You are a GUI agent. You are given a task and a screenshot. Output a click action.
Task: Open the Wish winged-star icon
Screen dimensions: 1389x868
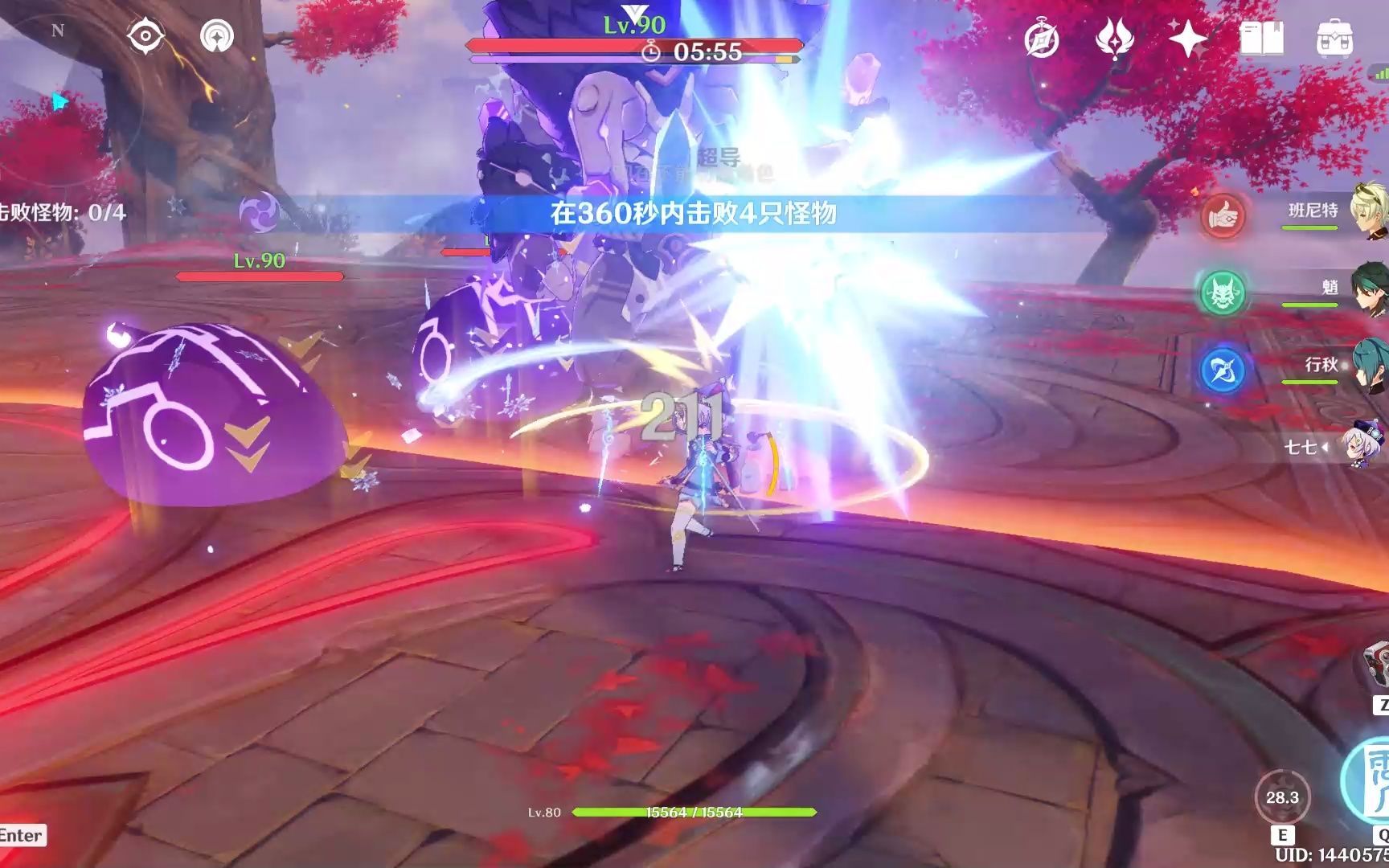point(1114,39)
